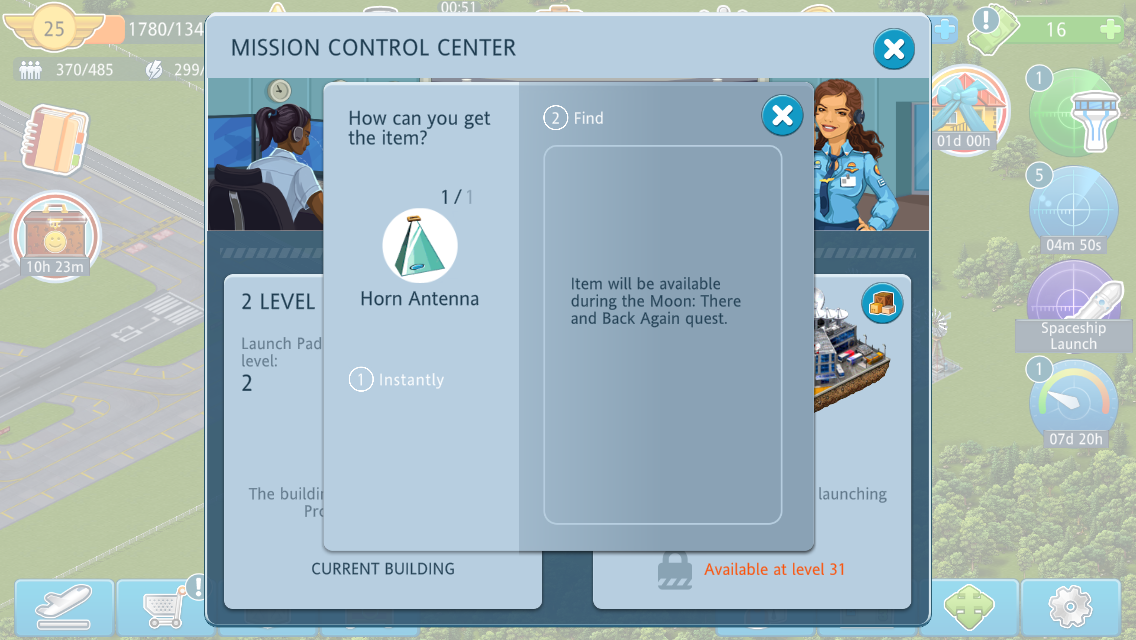Open the level 25 player badge
This screenshot has height=640, width=1136.
(x=54, y=29)
